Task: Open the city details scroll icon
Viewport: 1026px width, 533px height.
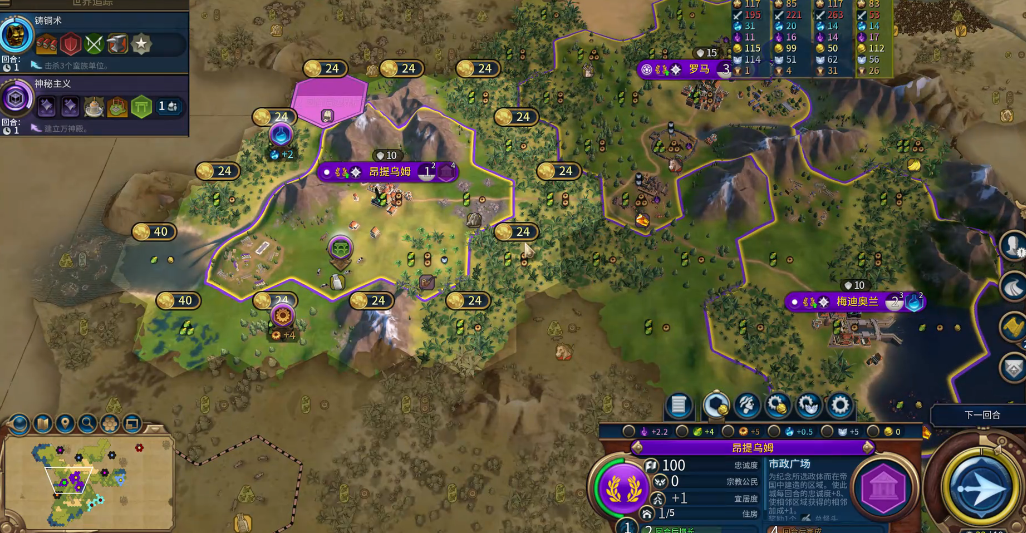Action: click(x=680, y=405)
